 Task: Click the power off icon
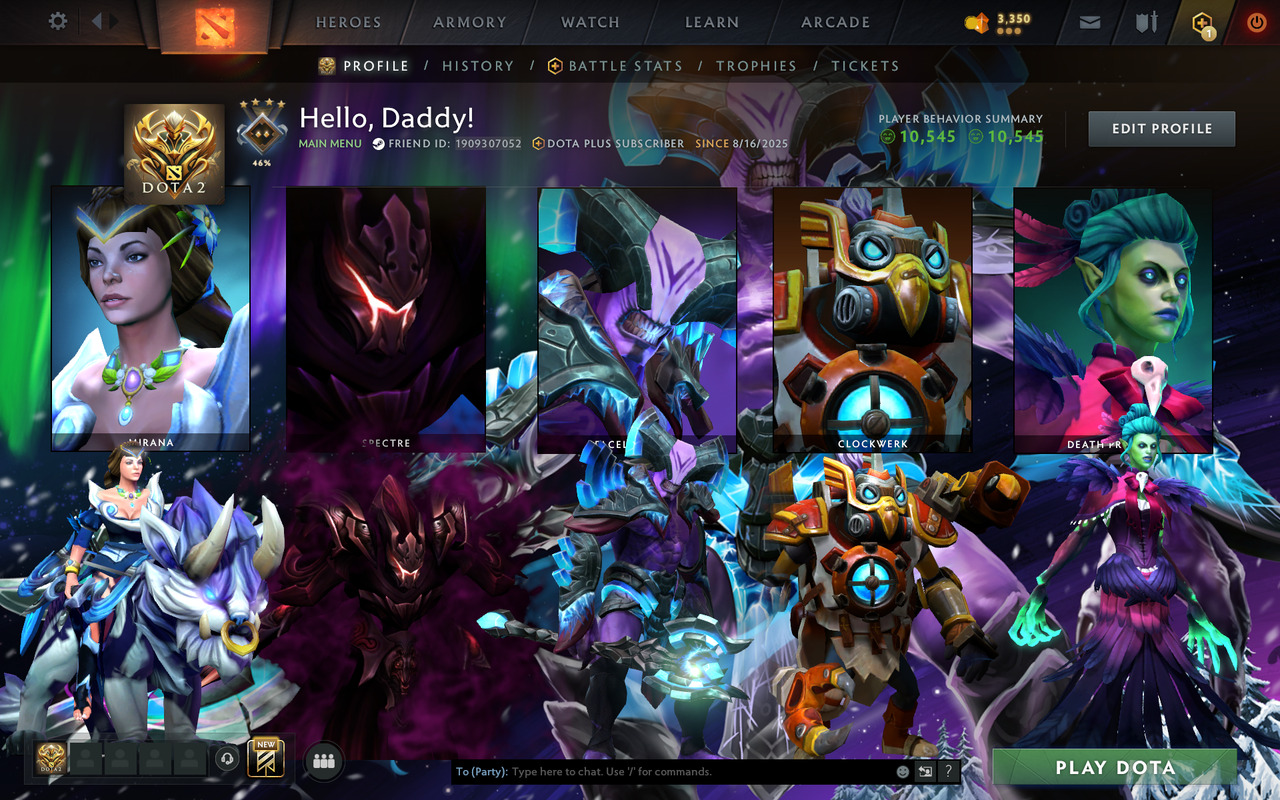[x=1256, y=21]
